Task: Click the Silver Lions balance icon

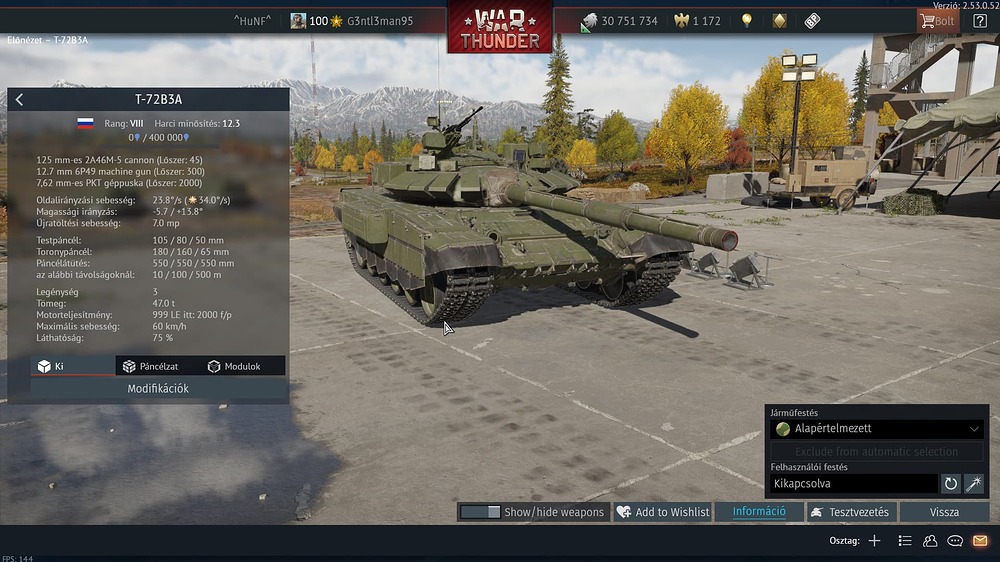Action: point(589,21)
